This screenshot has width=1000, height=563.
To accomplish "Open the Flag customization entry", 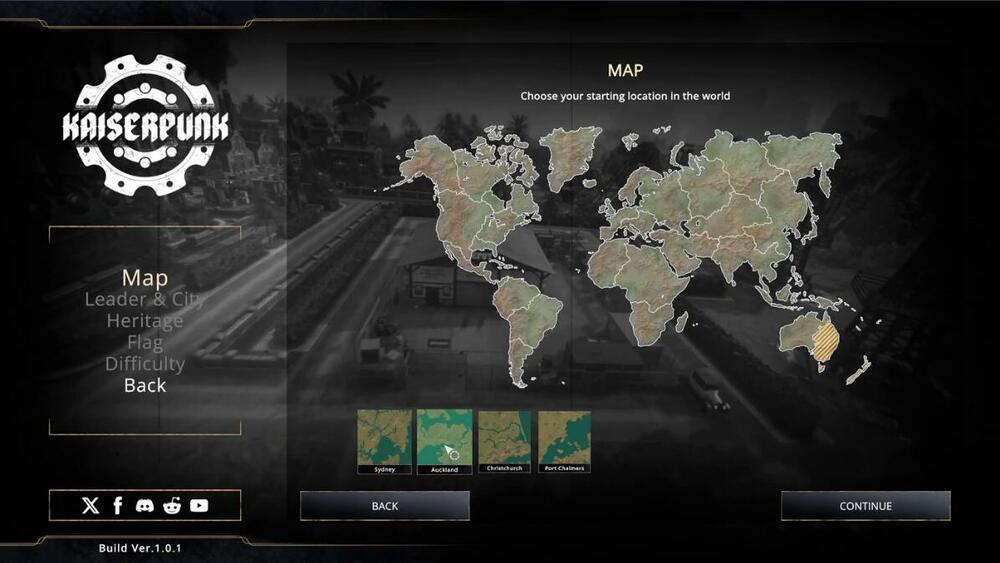I will (144, 343).
